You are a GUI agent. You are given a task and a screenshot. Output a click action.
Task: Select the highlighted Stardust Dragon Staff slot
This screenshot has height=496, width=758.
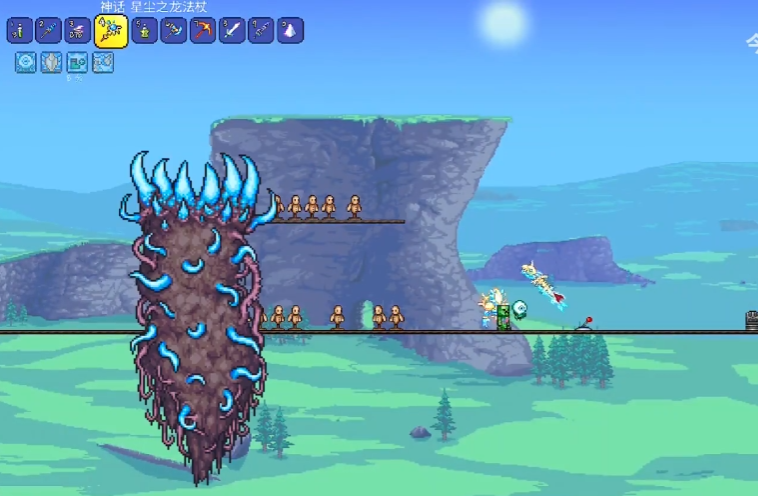tap(111, 31)
